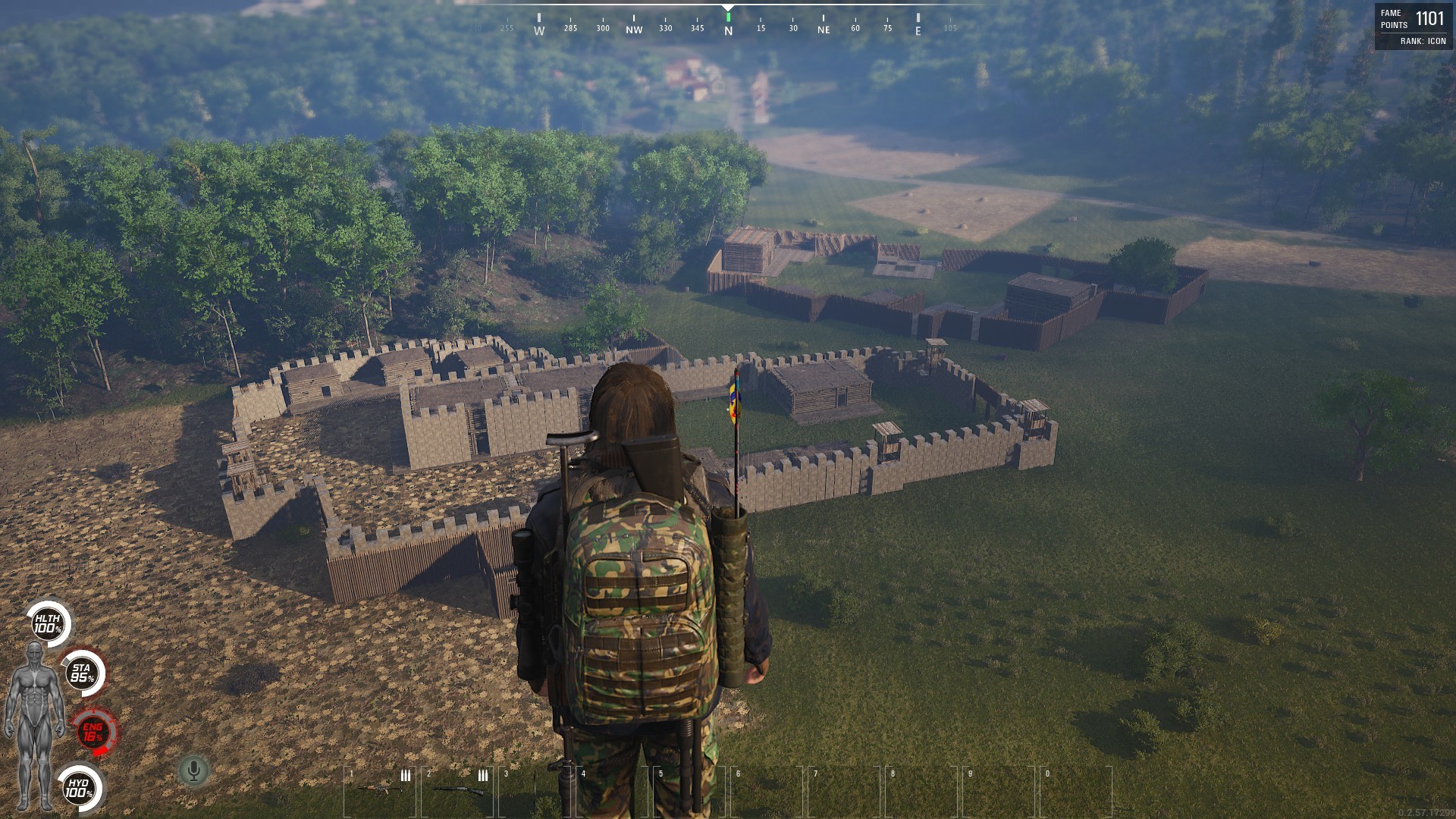Choose the bow in hotbar slot 3
1456x819 pixels.
(535, 790)
